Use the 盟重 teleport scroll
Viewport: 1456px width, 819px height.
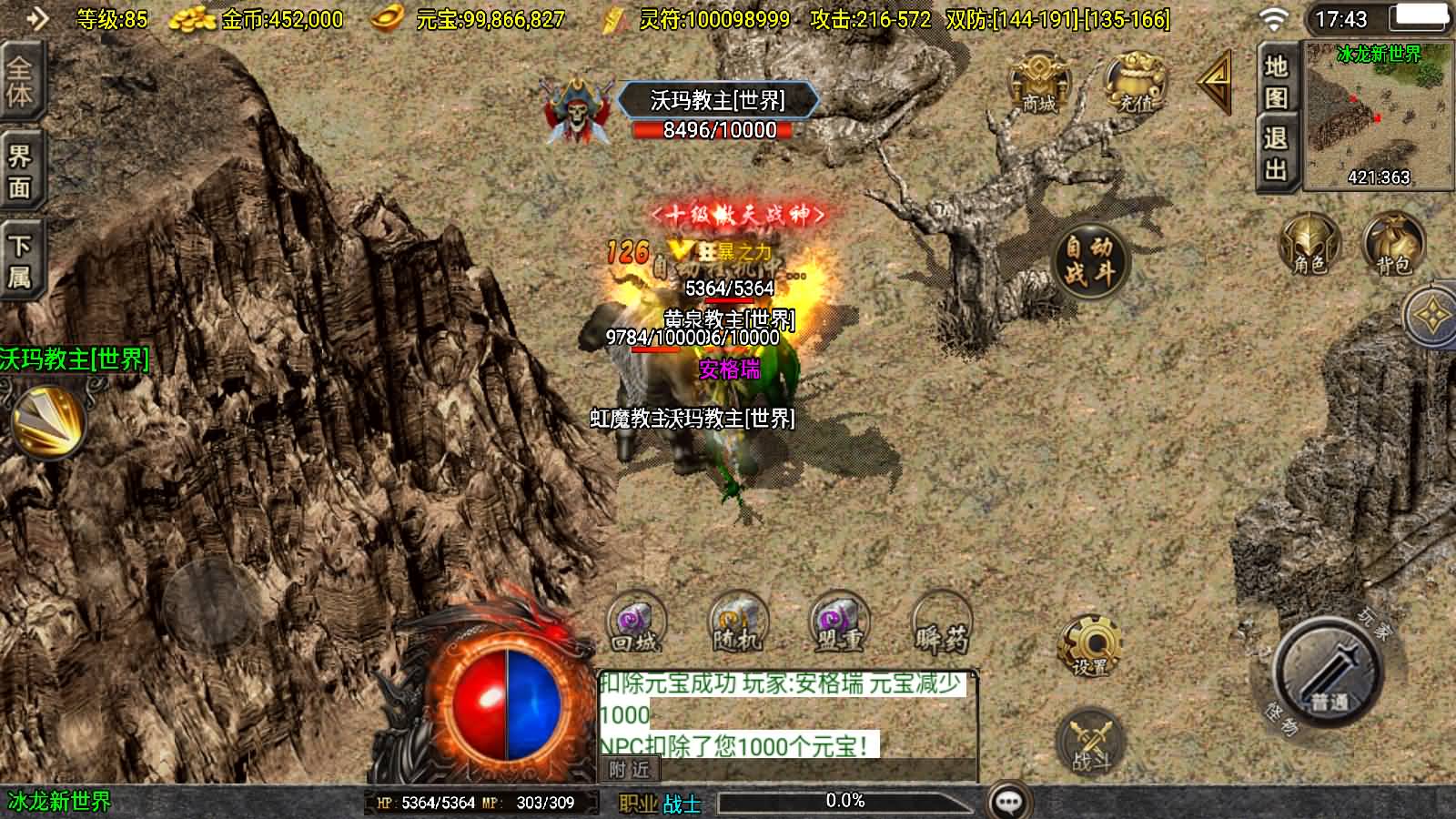[x=839, y=624]
